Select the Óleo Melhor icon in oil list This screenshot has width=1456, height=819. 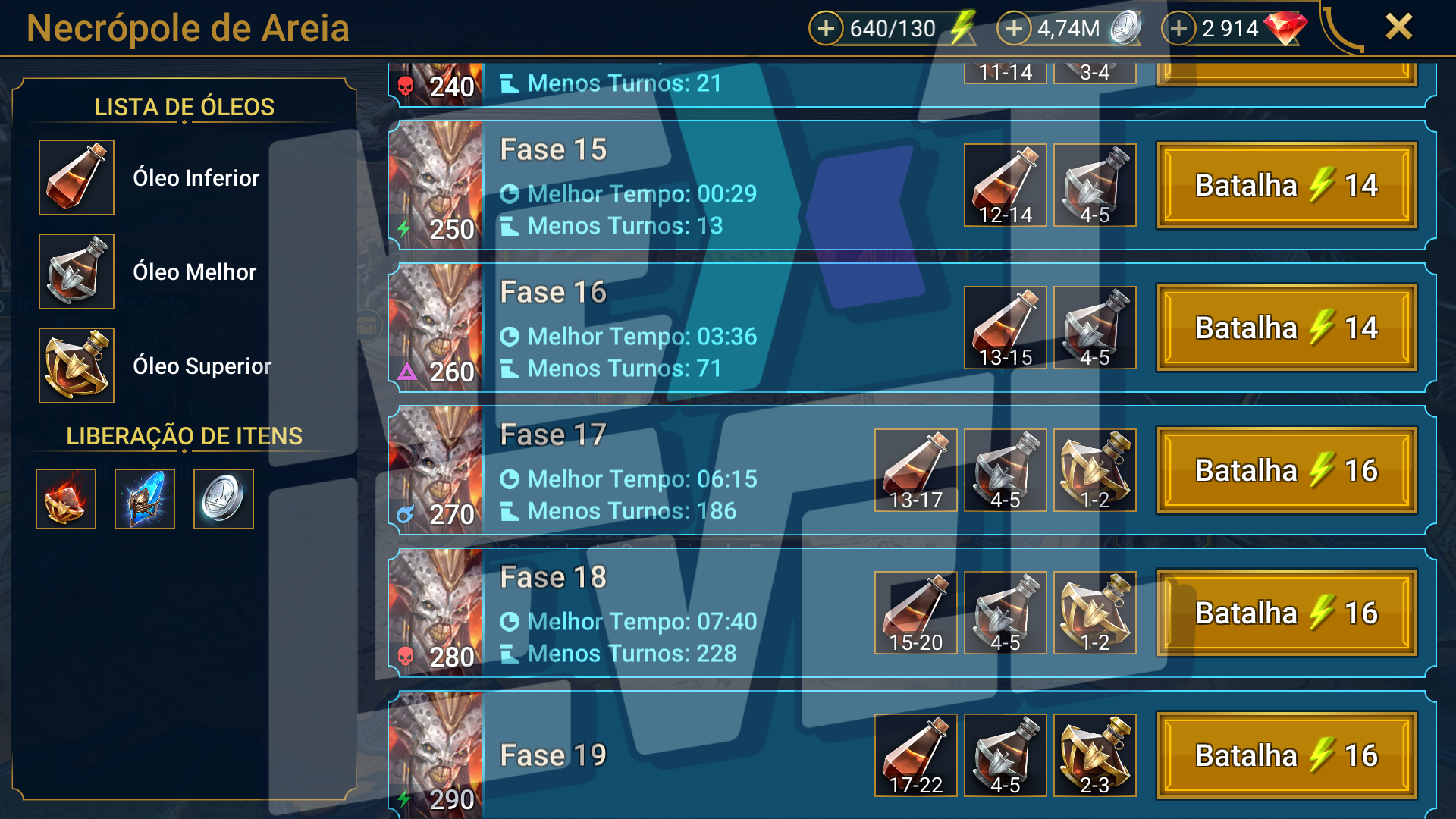tap(77, 271)
